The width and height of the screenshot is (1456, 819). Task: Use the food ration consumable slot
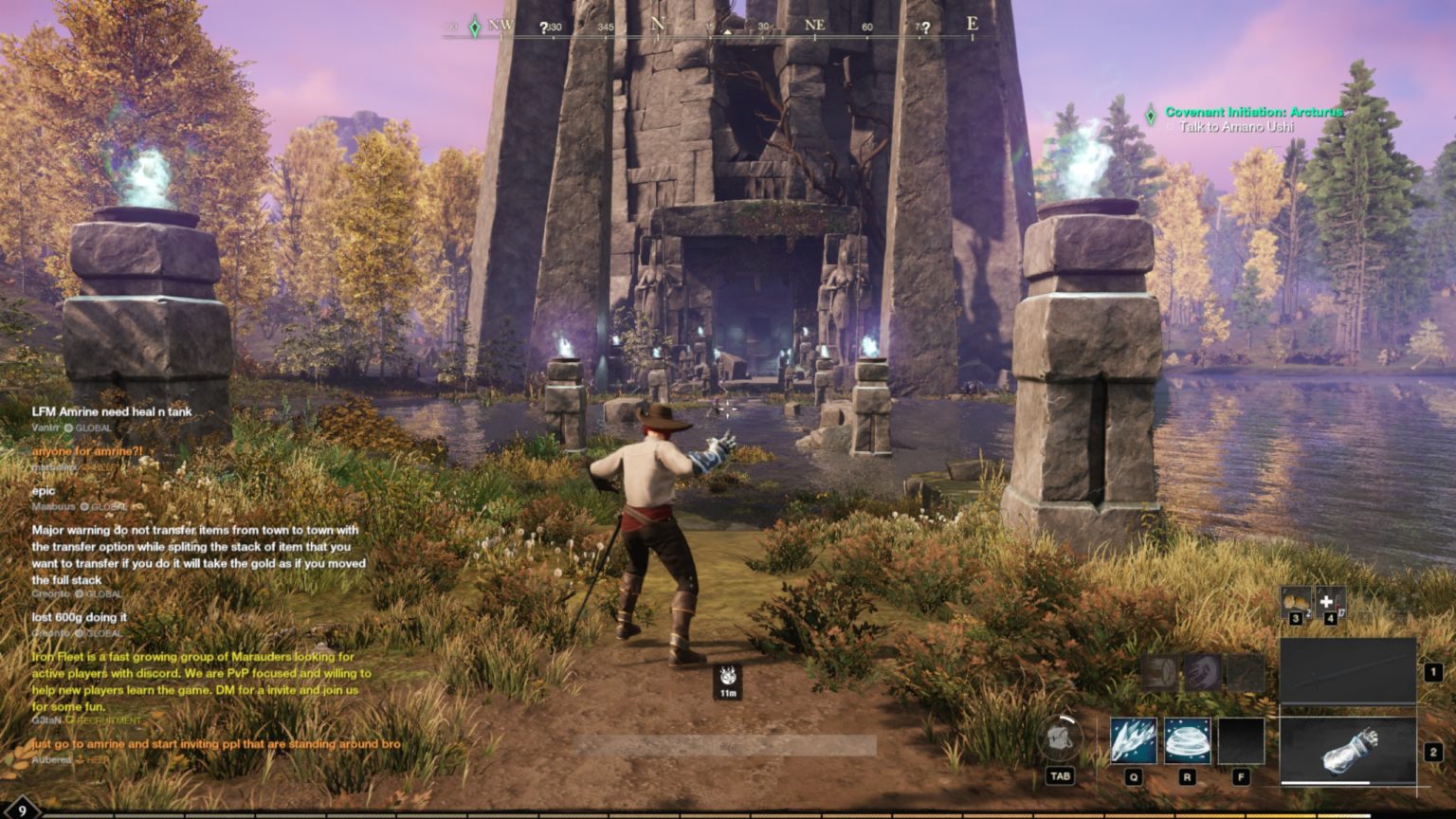pyautogui.click(x=1296, y=601)
